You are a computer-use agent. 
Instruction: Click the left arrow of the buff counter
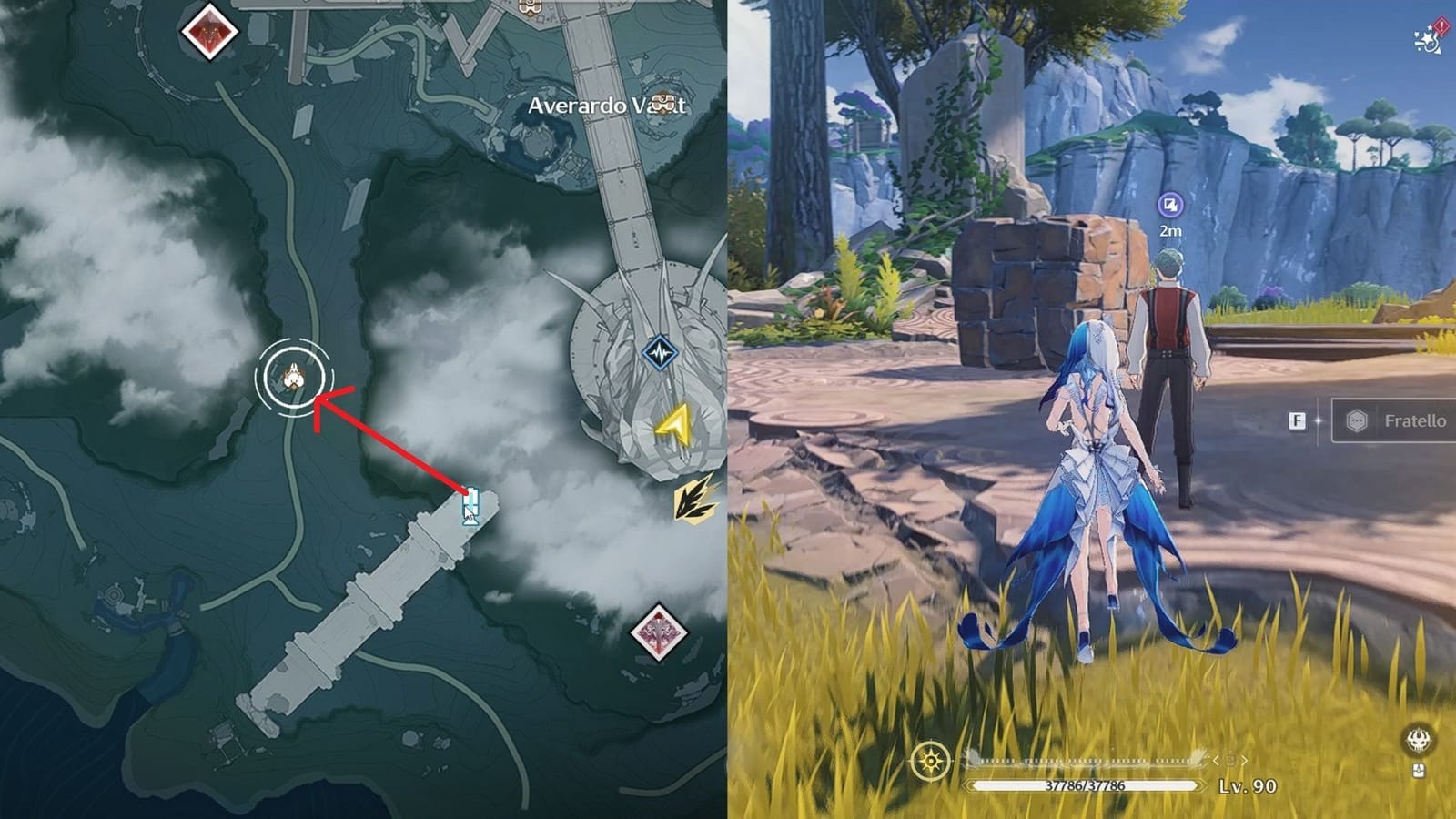(x=1214, y=761)
